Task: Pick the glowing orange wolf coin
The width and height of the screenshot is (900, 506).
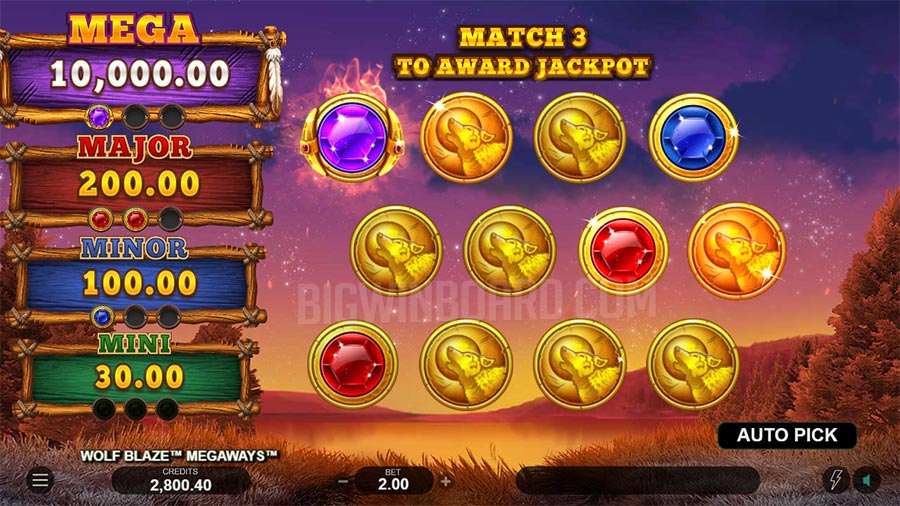Action: 736,250
